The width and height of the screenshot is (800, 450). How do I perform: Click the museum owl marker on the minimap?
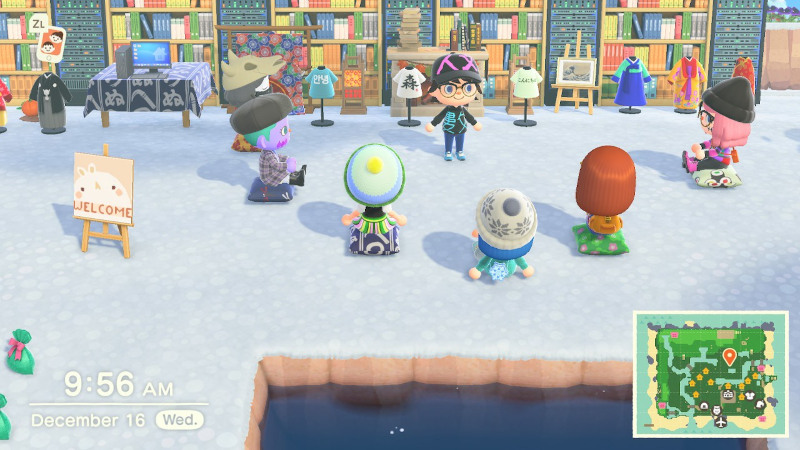point(717,410)
